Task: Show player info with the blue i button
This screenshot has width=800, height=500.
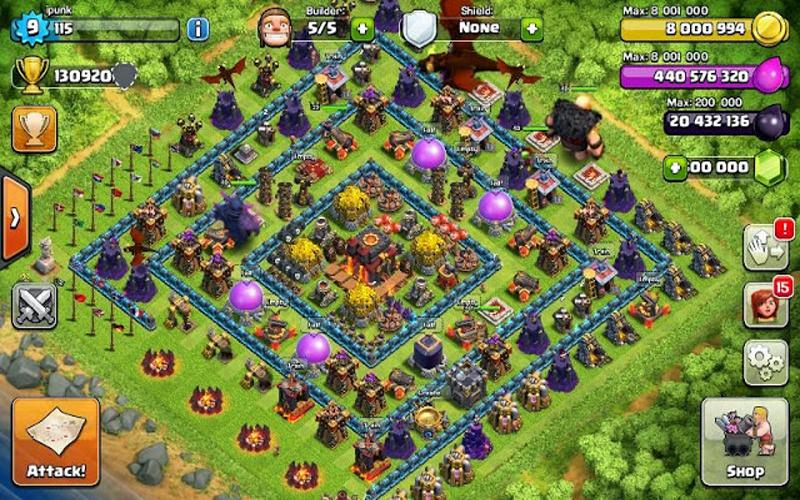Action: click(198, 29)
